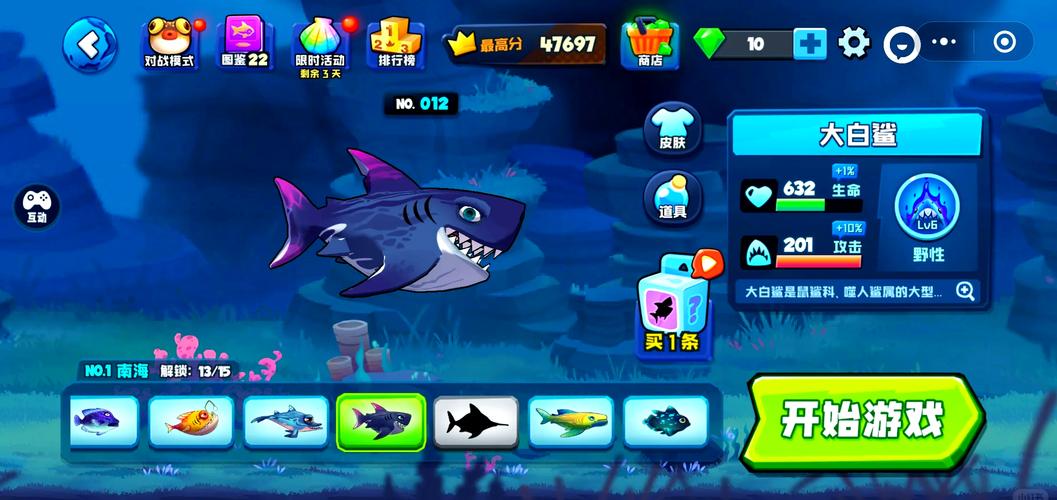
Task: Open the 对战模式 battle mode
Action: 169,43
